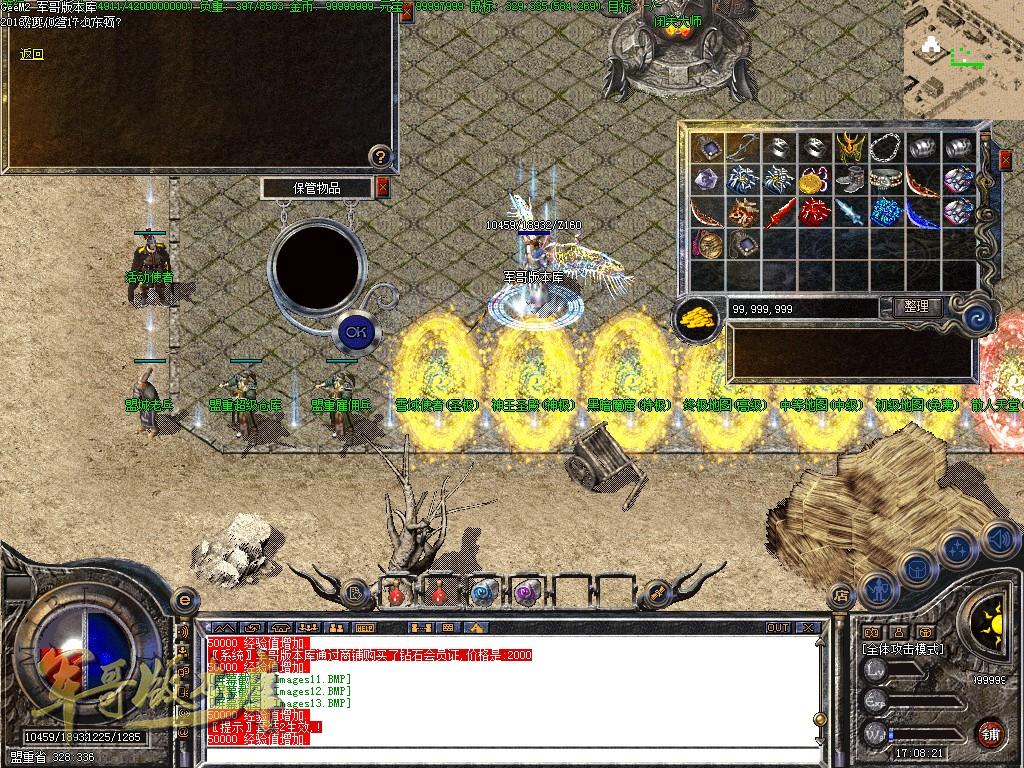
Task: Open the 铺 shop button
Action: click(x=990, y=733)
